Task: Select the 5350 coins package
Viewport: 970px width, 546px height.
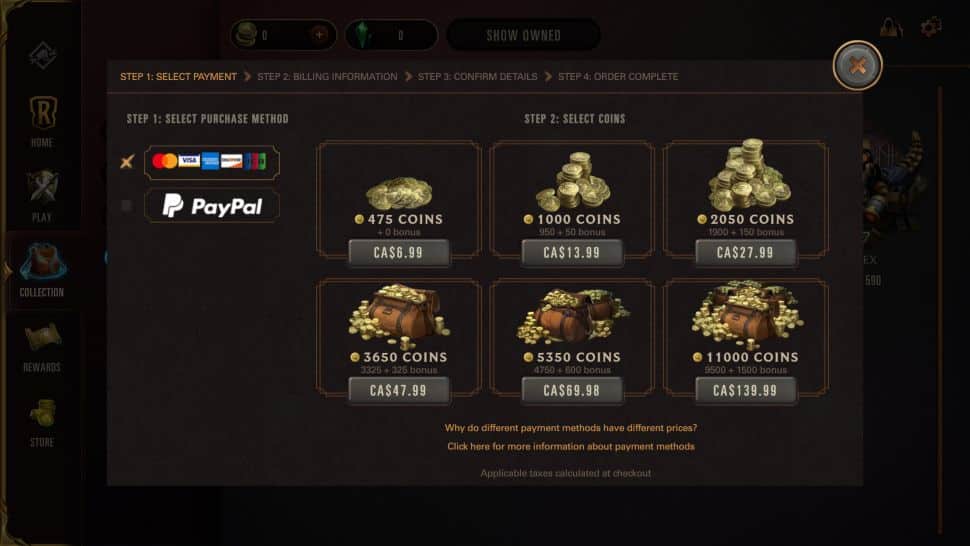Action: [572, 390]
